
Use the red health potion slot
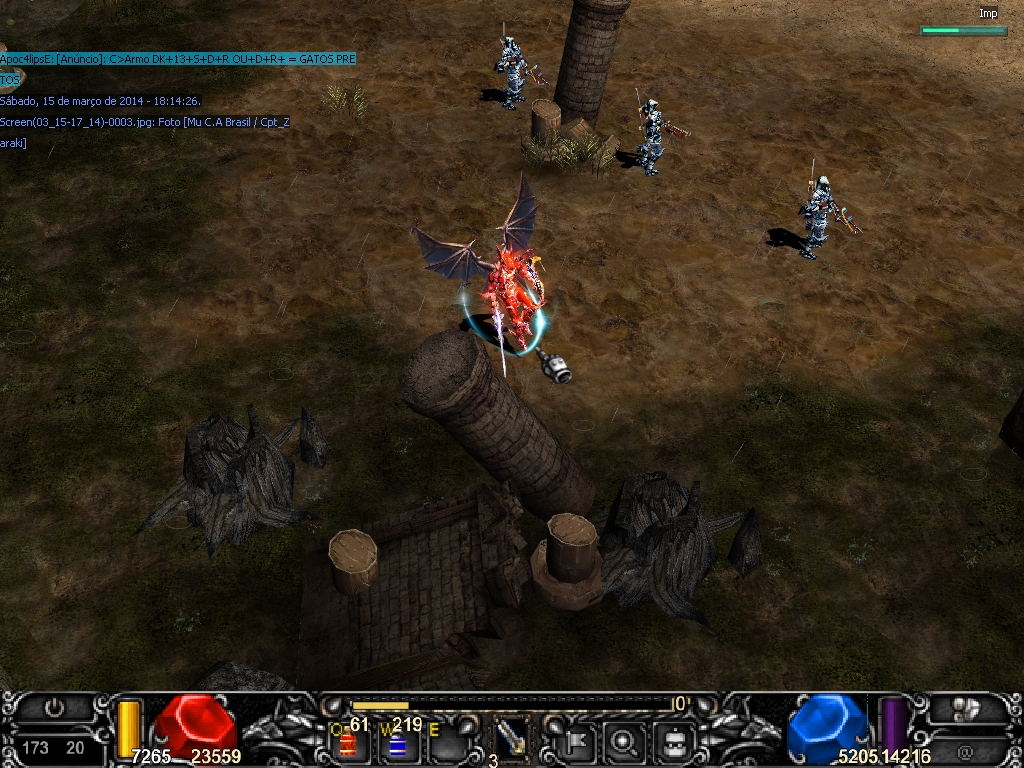pos(348,742)
